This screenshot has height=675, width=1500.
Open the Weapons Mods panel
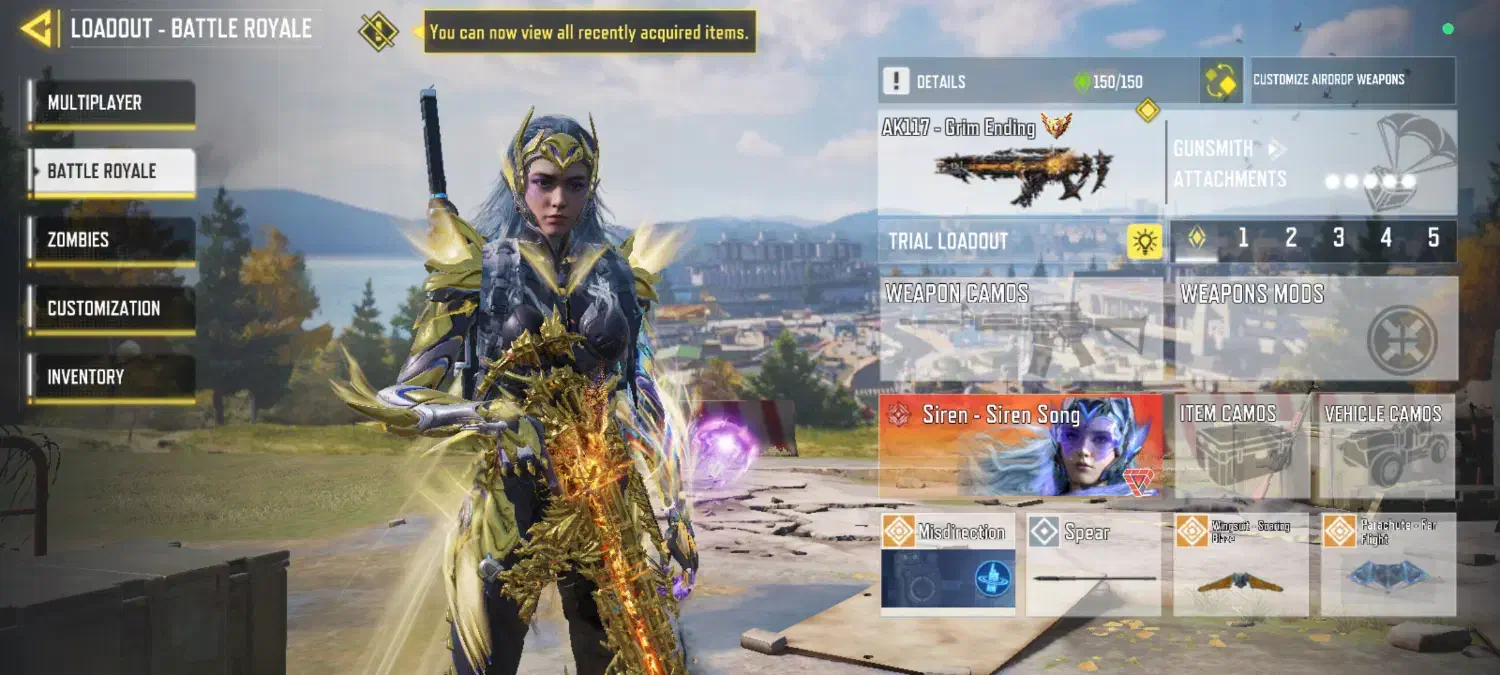click(x=1315, y=330)
